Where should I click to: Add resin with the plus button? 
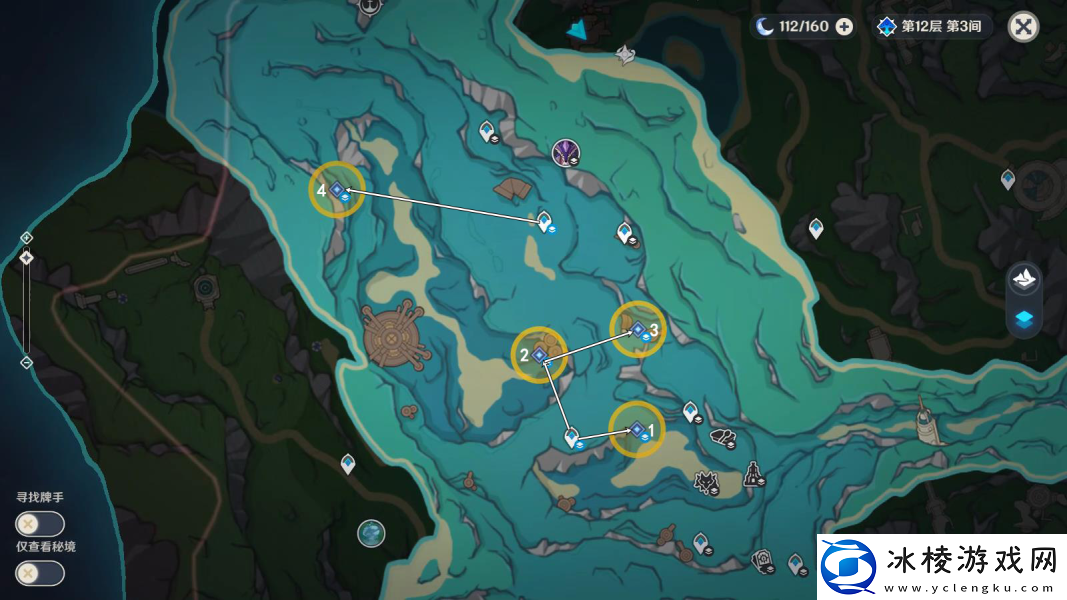[x=844, y=27]
